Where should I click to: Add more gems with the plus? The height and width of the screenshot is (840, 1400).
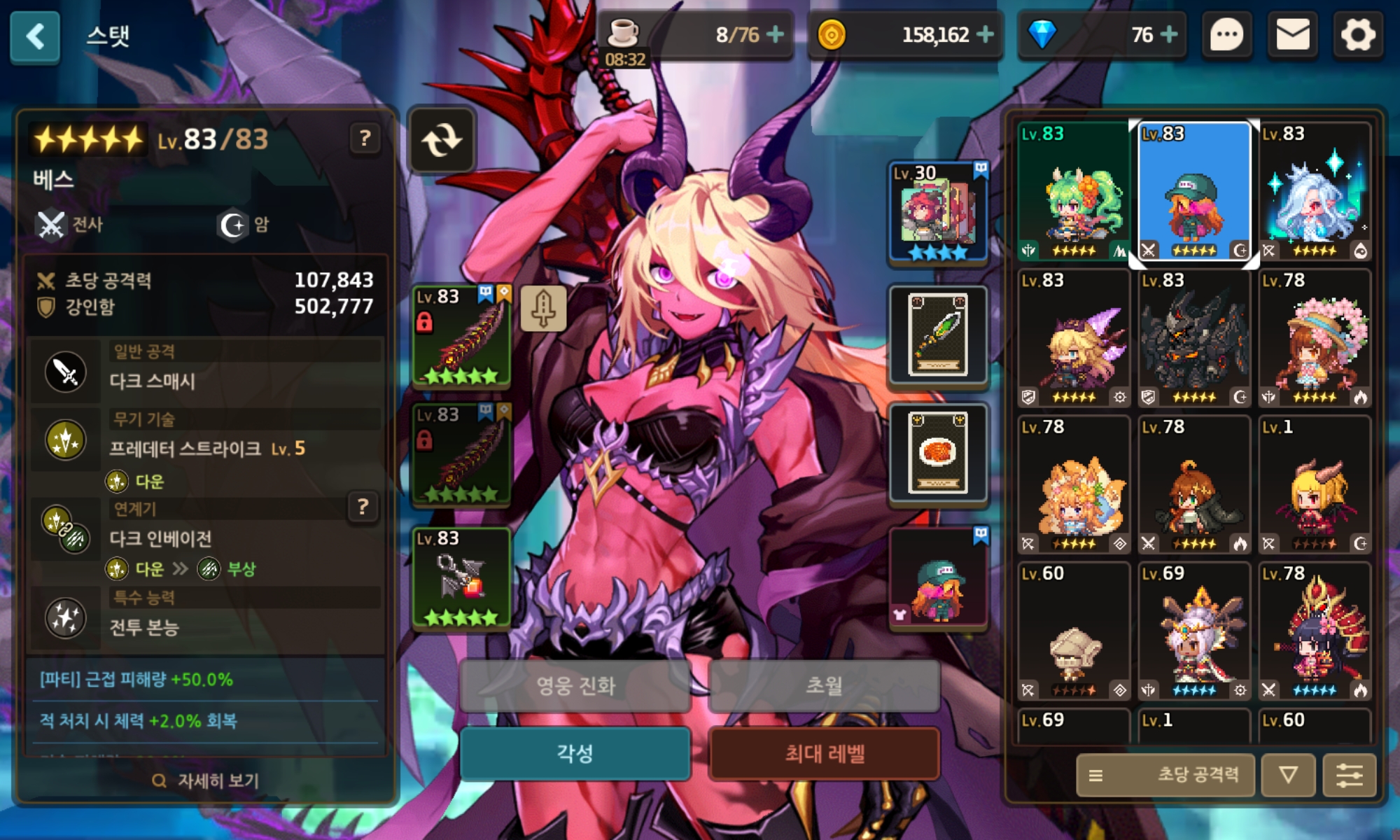pyautogui.click(x=1169, y=34)
